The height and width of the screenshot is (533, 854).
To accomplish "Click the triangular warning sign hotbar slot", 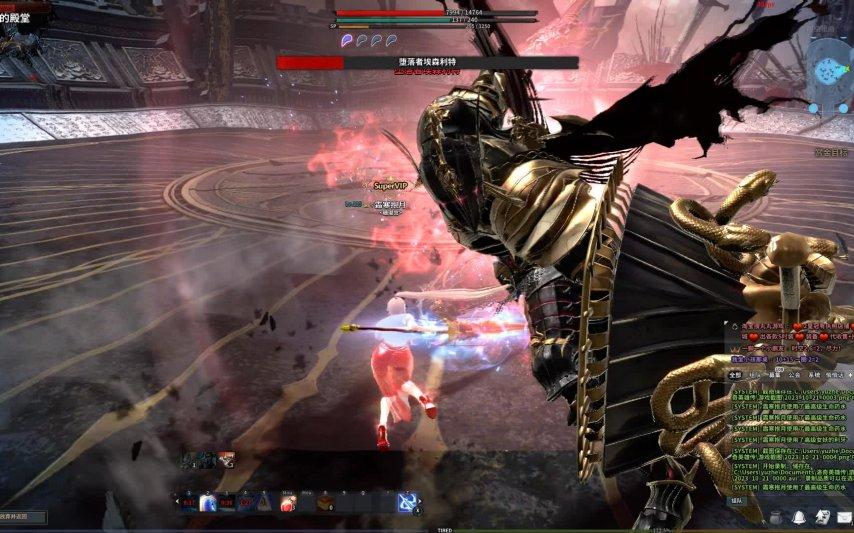I will coord(265,503).
